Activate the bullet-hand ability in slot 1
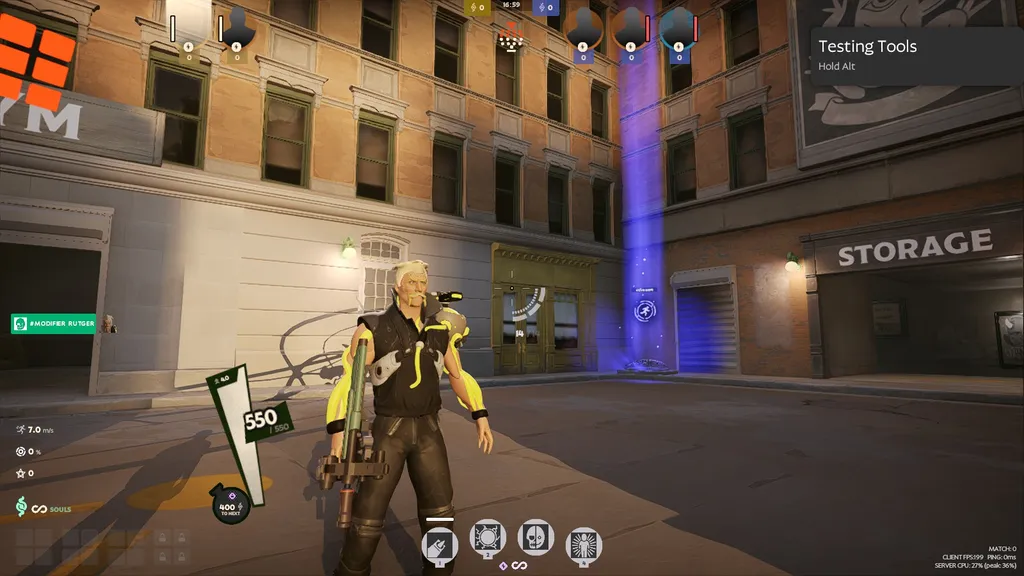 (440, 544)
